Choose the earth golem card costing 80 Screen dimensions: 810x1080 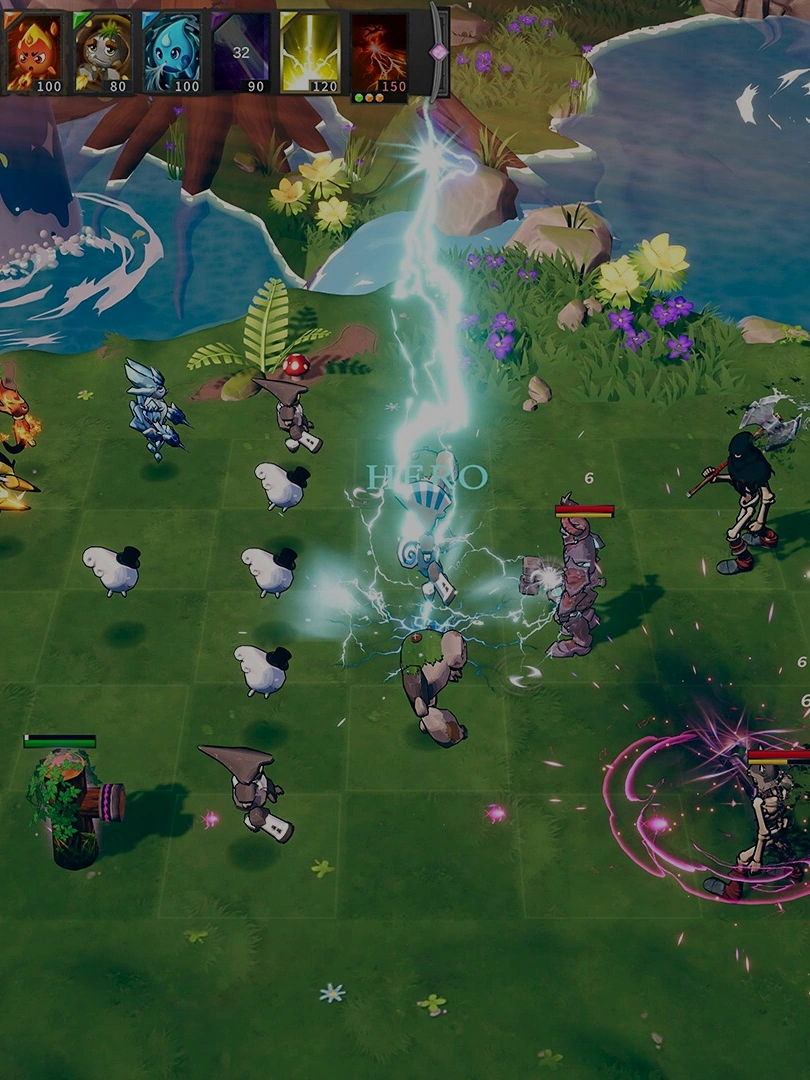point(103,52)
